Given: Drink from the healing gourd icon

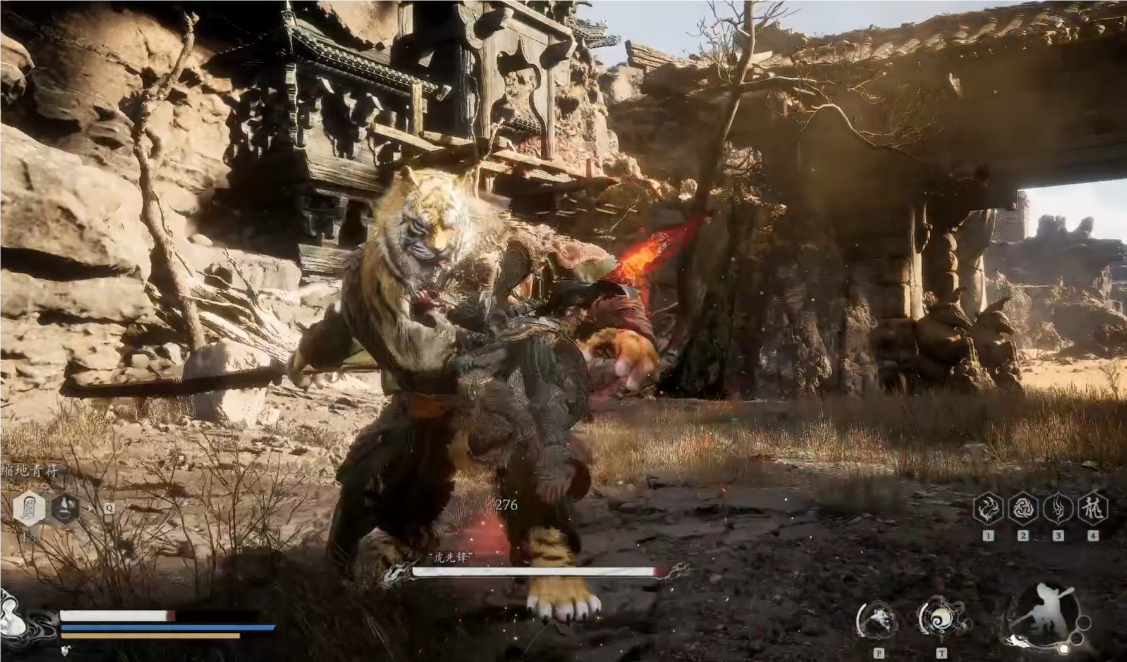Looking at the screenshot, I should click(x=12, y=615).
